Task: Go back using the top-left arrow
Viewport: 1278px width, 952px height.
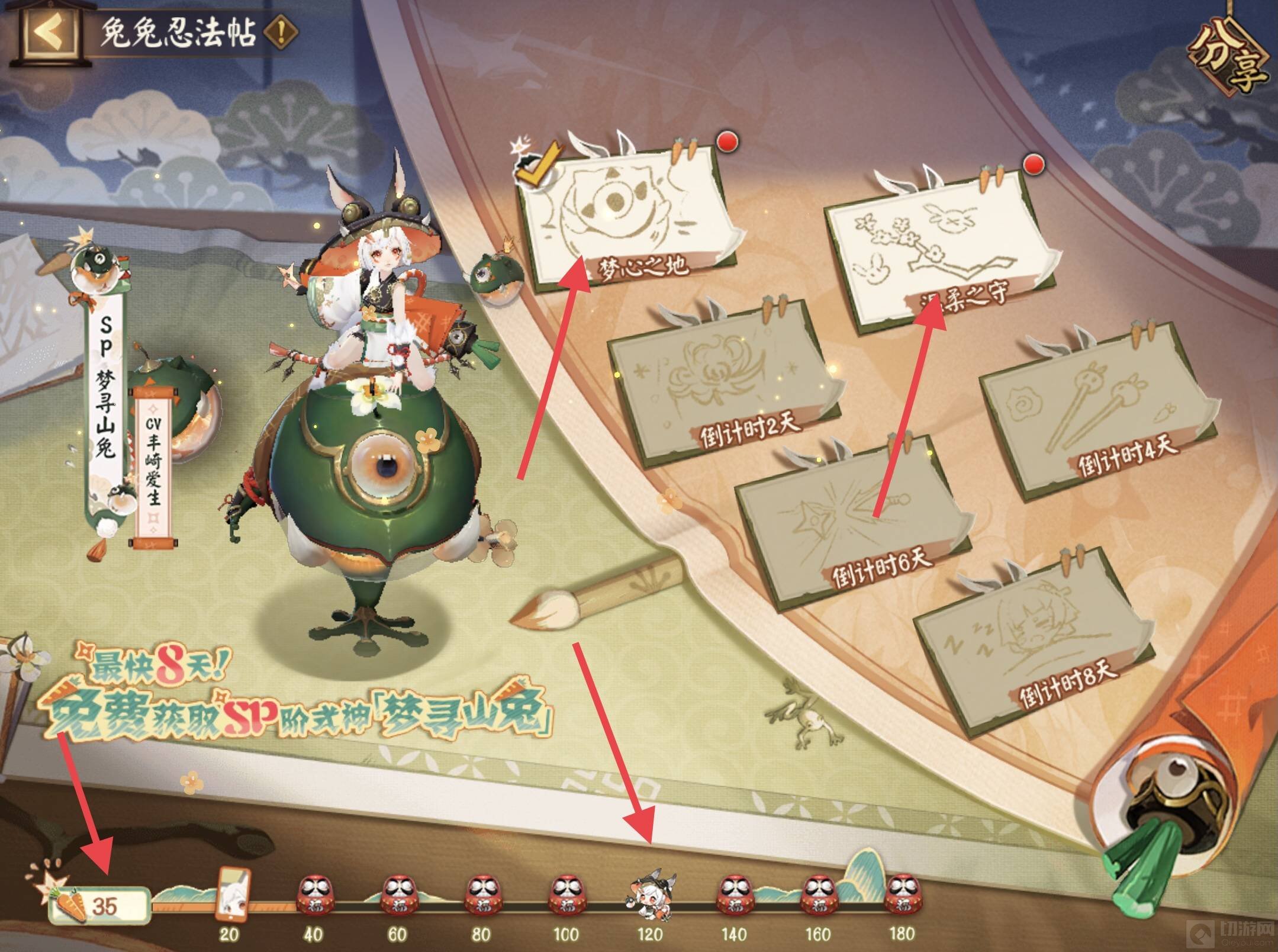Action: pos(49,34)
